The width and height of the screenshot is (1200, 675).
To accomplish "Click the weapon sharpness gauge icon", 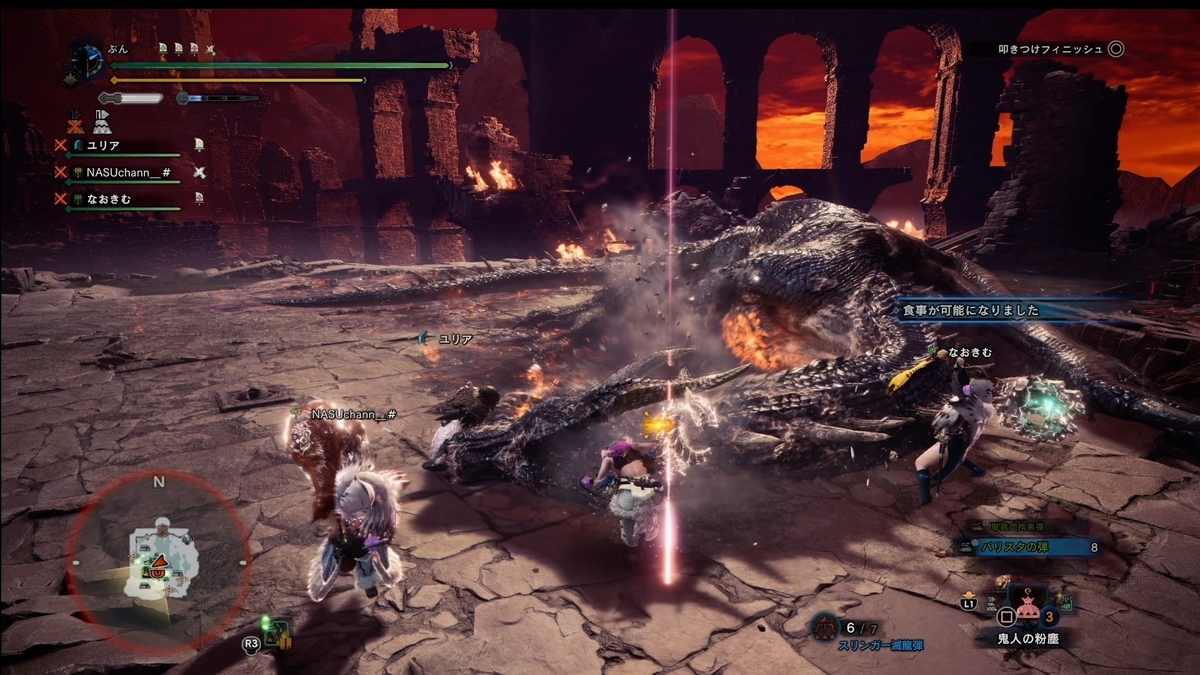I will (131, 98).
